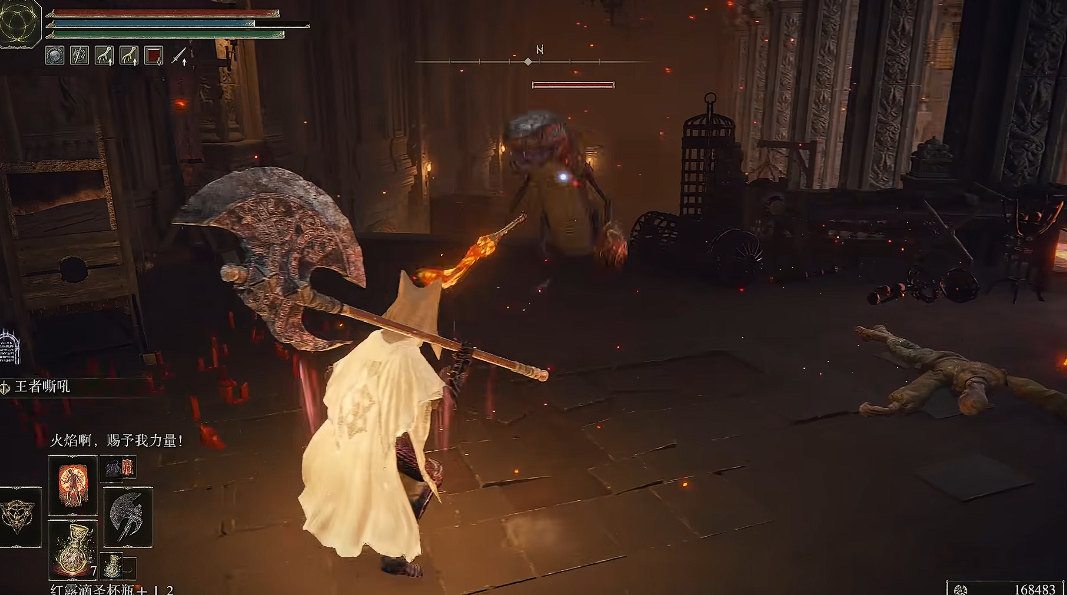Select the triangular seal left-hand slot
Image resolution: width=1067 pixels, height=595 pixels.
[x=19, y=517]
